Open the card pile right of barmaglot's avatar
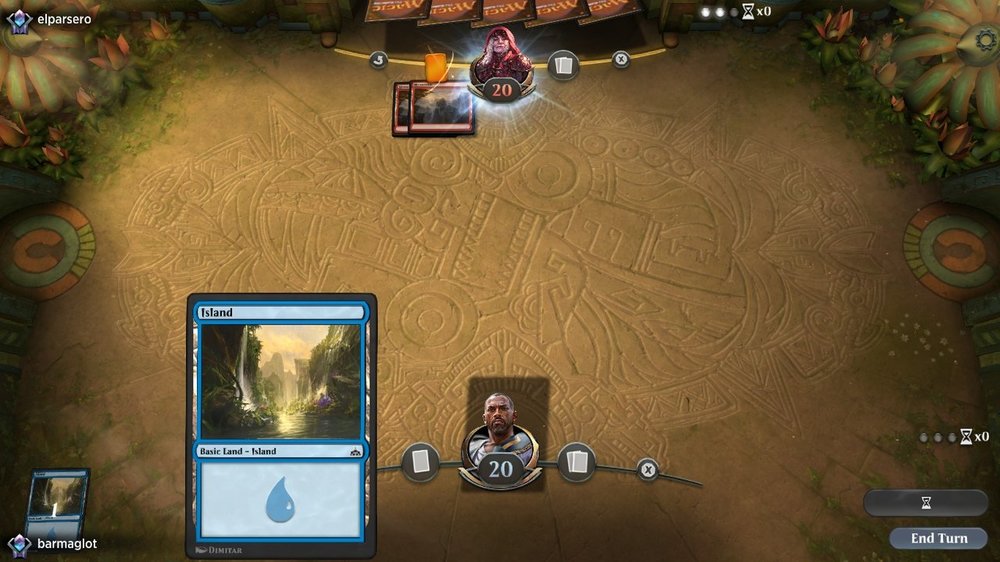Image resolution: width=1000 pixels, height=562 pixels. pyautogui.click(x=577, y=462)
